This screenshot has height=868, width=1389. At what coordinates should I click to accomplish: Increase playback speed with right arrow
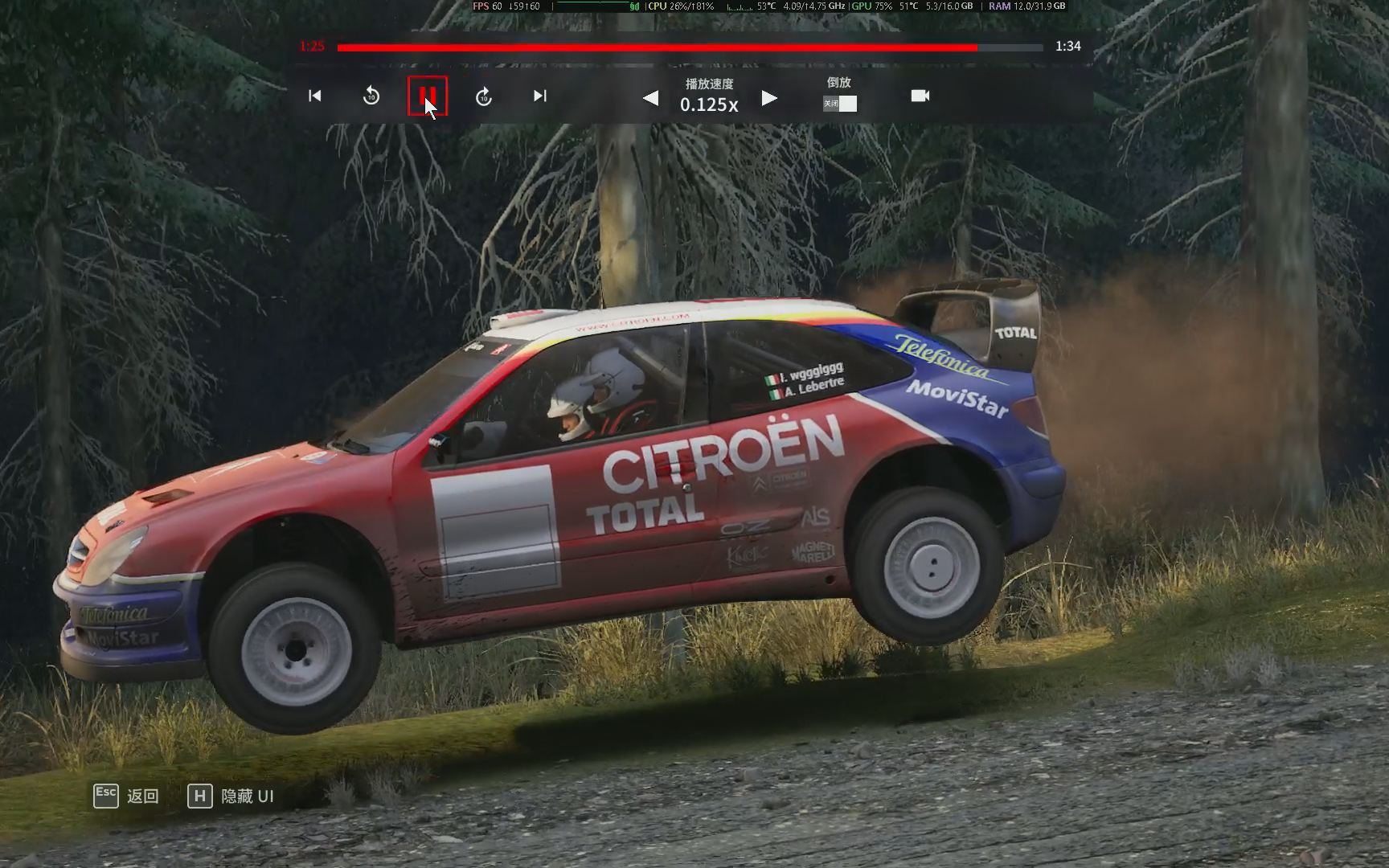pyautogui.click(x=769, y=98)
